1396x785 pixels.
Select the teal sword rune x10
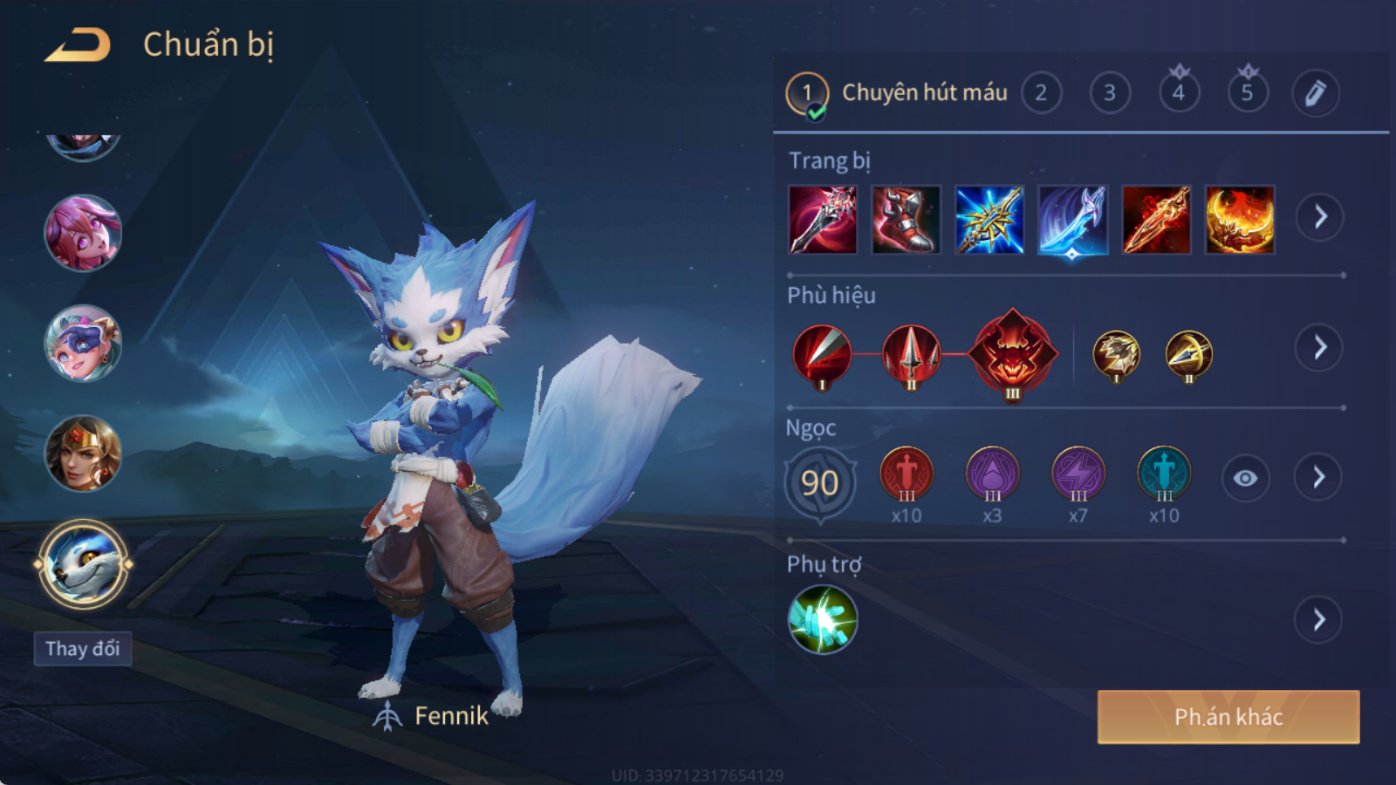point(1164,474)
